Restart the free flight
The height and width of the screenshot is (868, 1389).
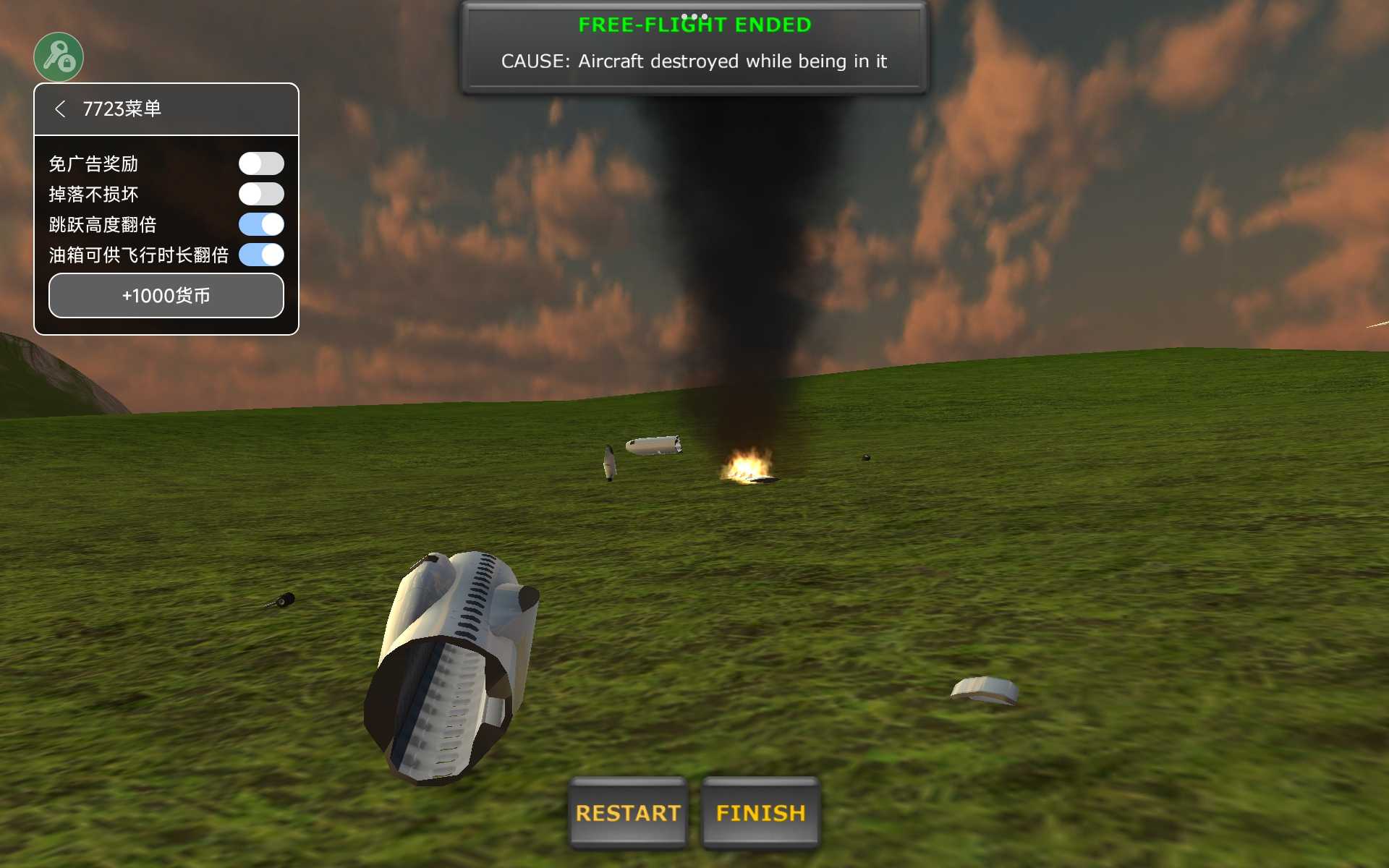[x=627, y=812]
